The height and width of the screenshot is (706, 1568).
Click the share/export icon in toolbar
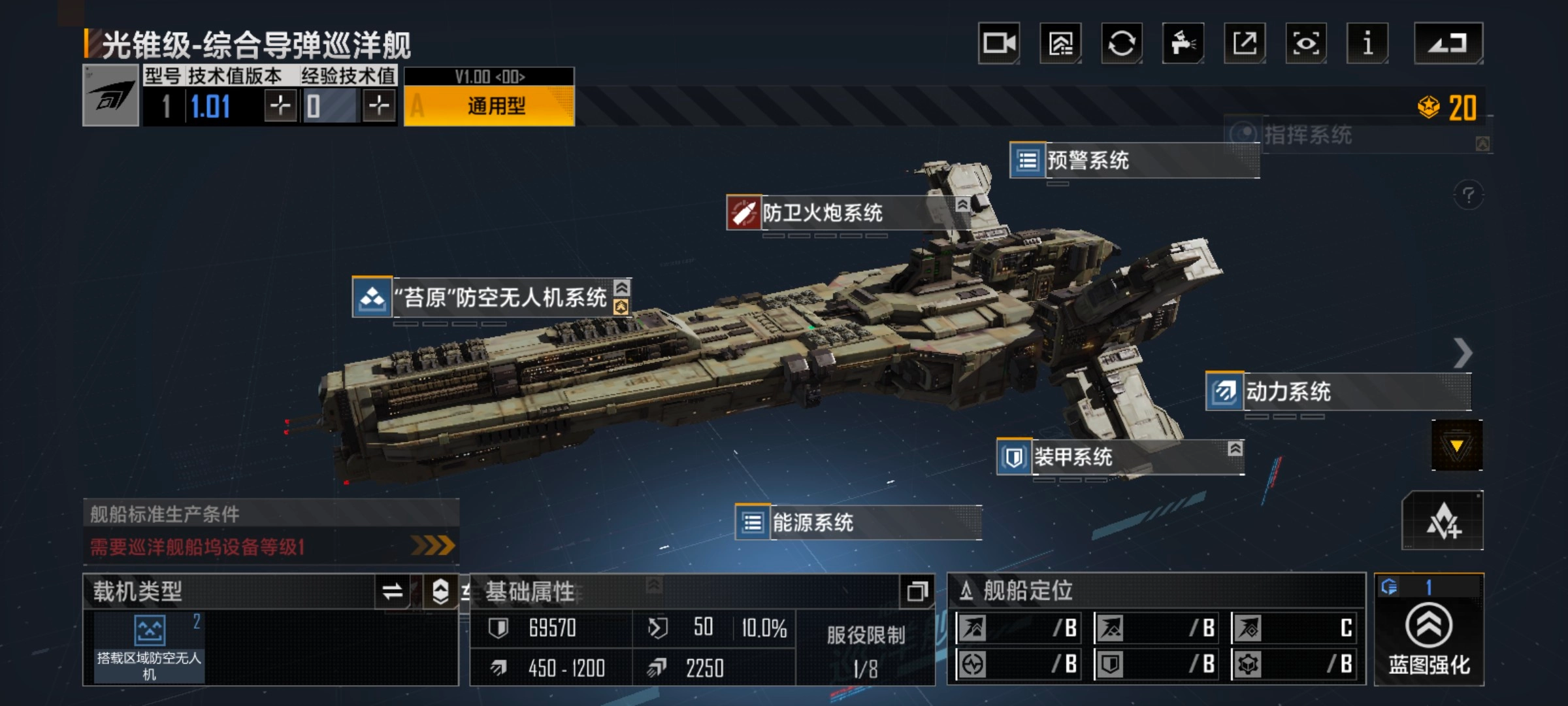pyautogui.click(x=1245, y=42)
